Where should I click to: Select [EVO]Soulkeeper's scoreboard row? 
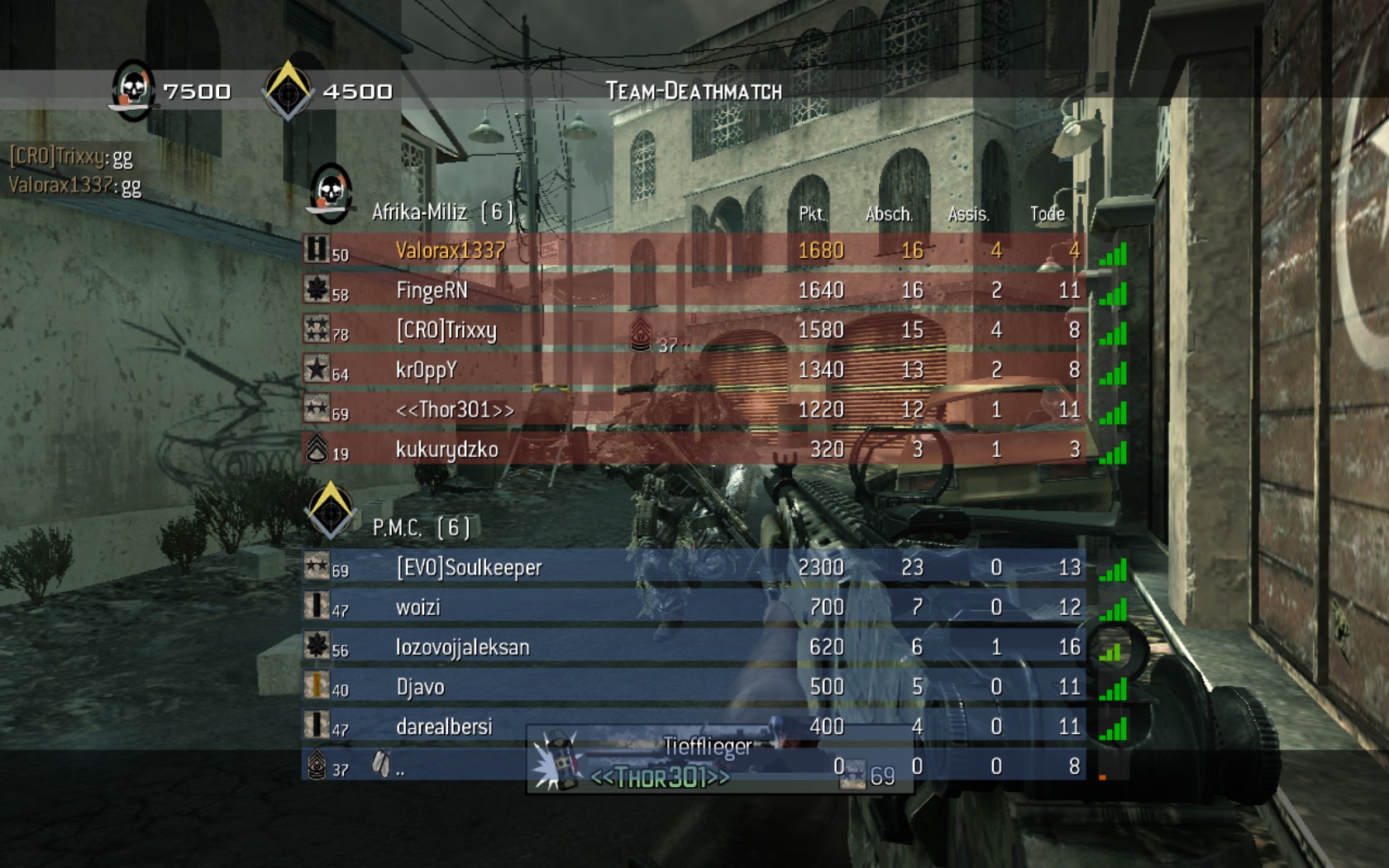(x=469, y=567)
